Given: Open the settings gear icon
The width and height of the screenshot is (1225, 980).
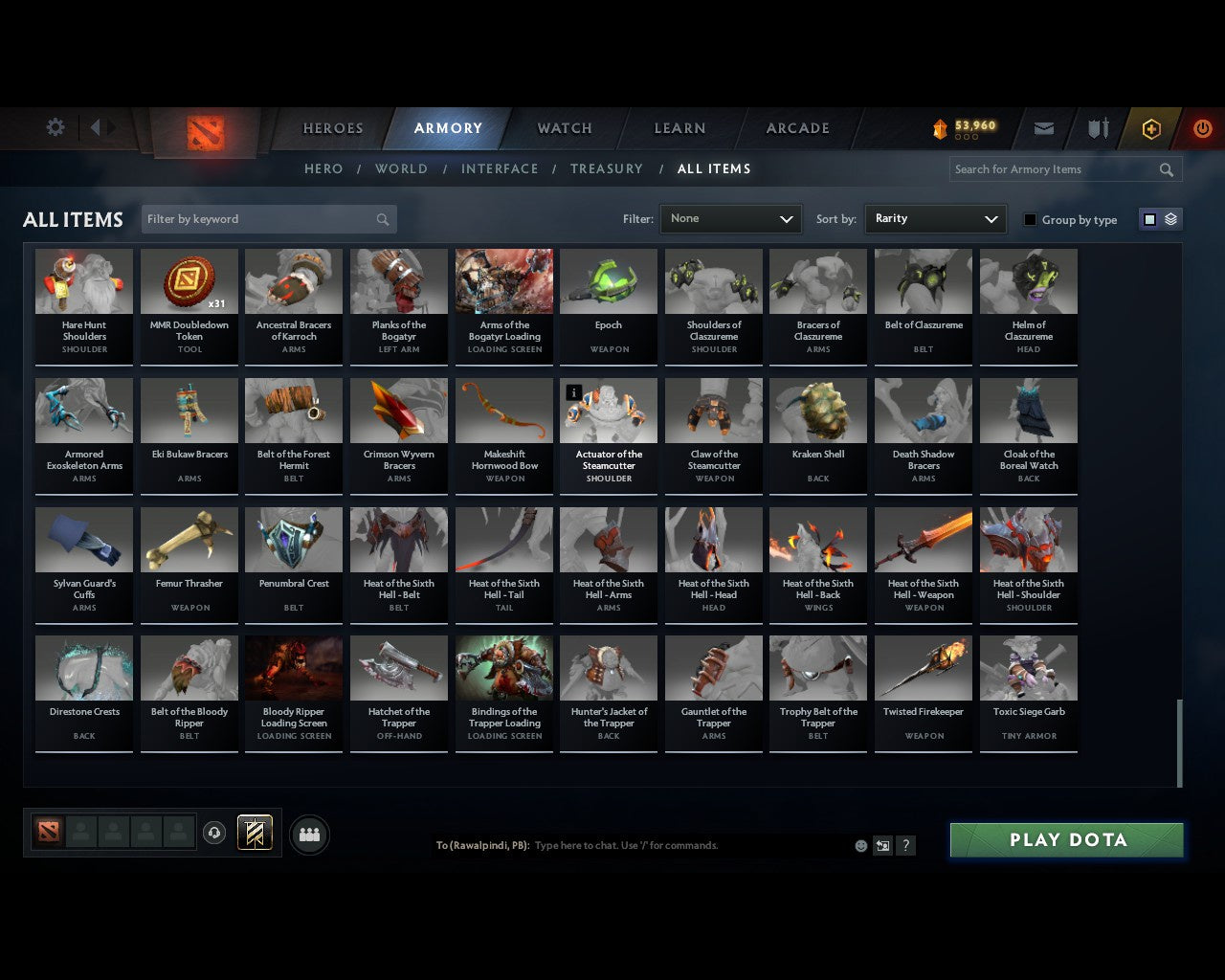Looking at the screenshot, I should [56, 126].
